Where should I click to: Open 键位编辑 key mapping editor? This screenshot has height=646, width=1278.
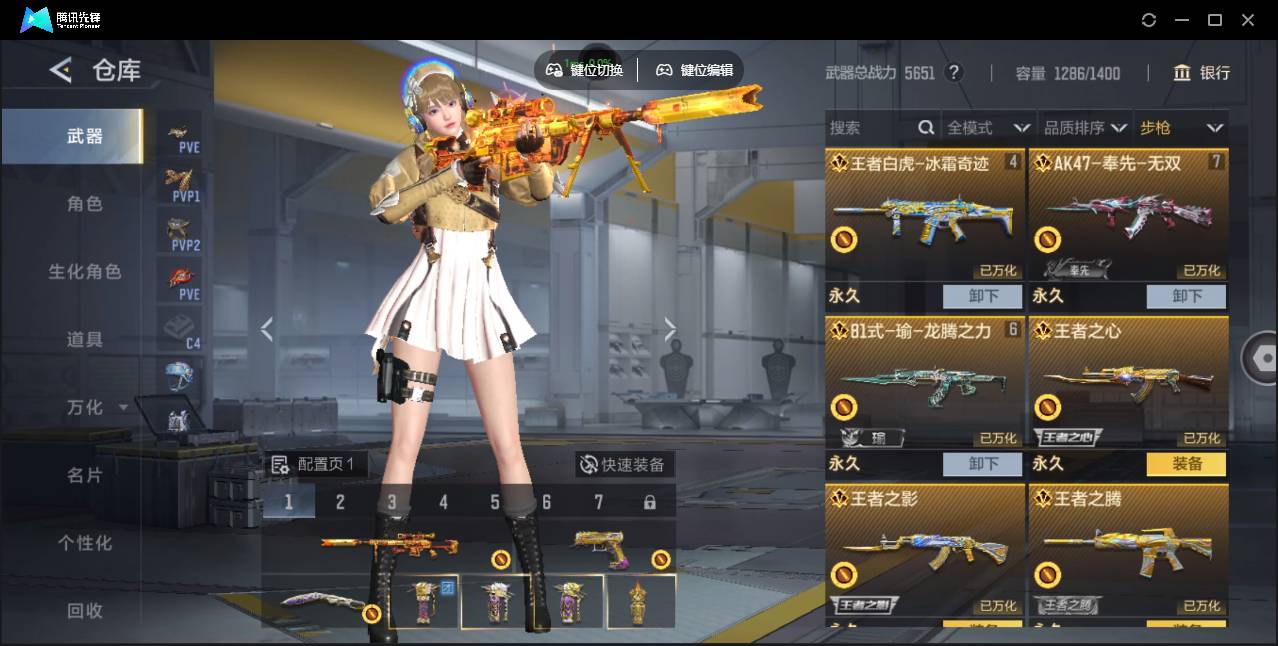[x=695, y=70]
